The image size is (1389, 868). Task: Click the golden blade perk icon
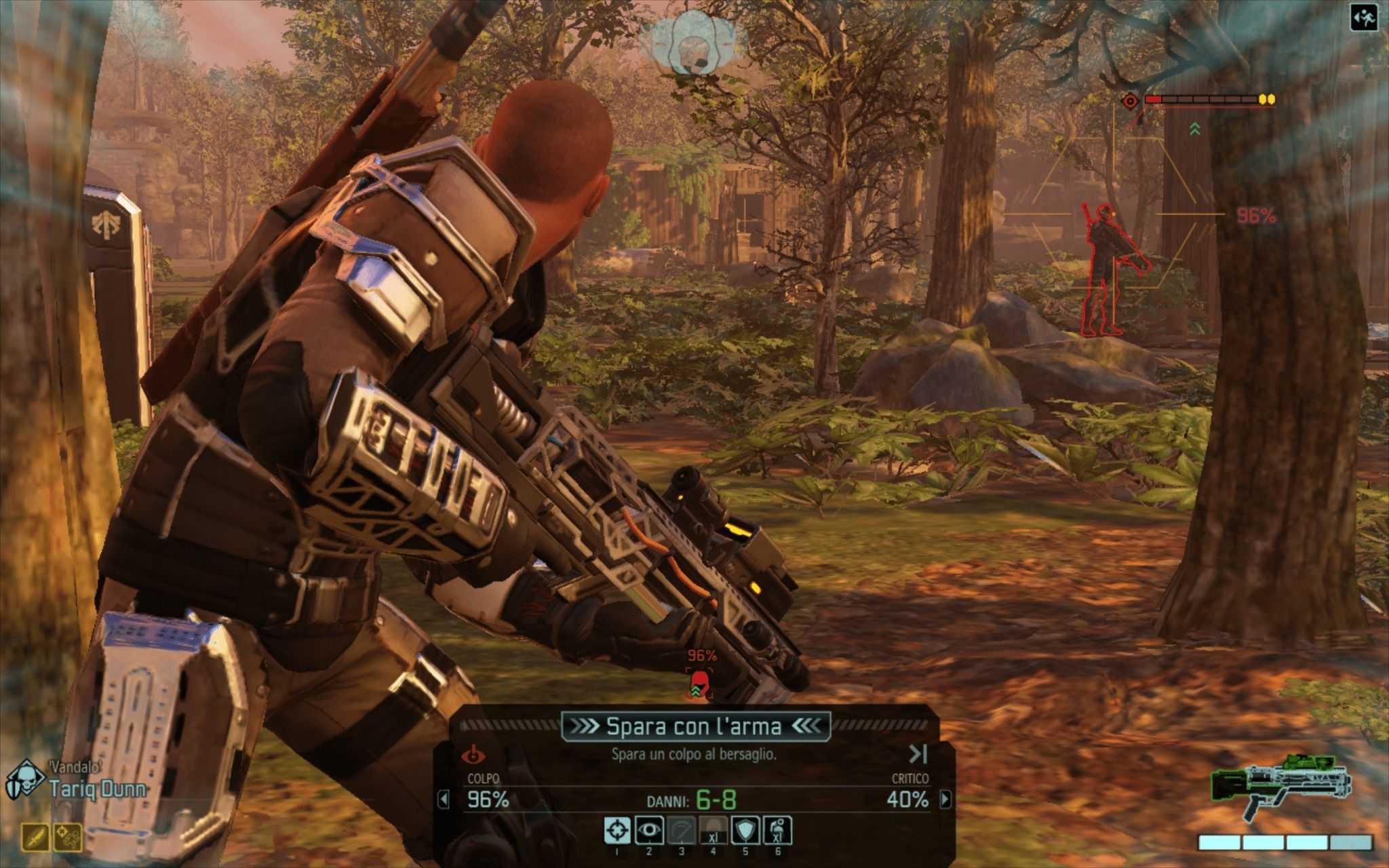(35, 837)
